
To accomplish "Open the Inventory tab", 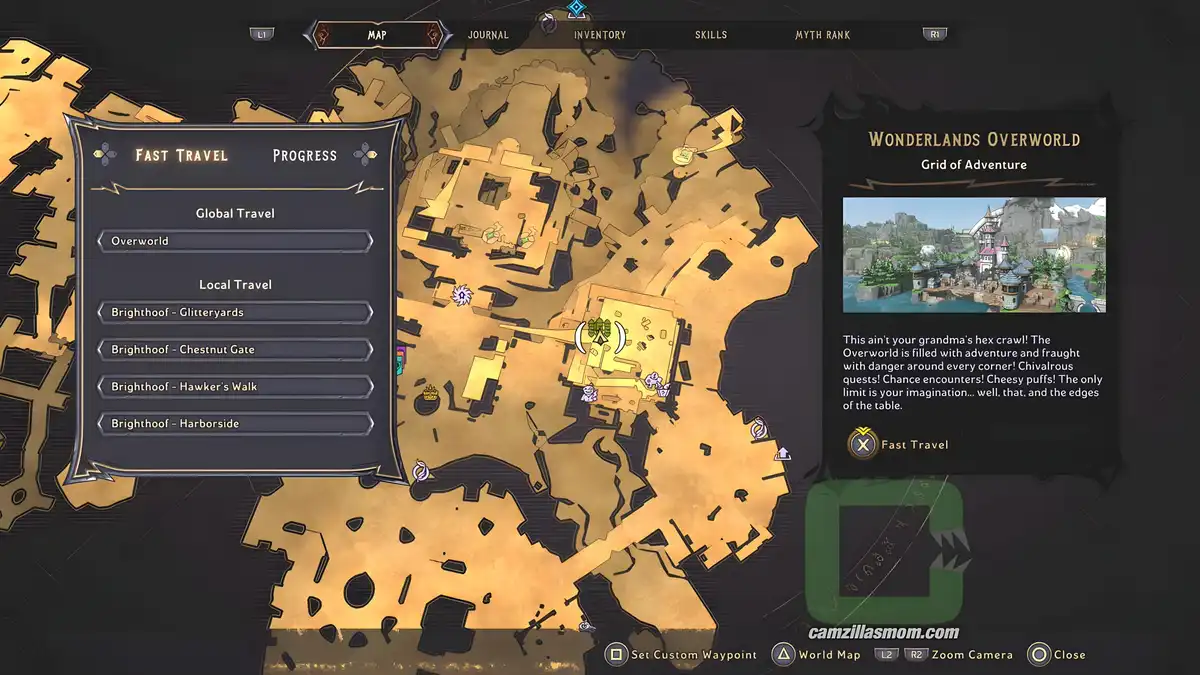I will click(x=599, y=35).
